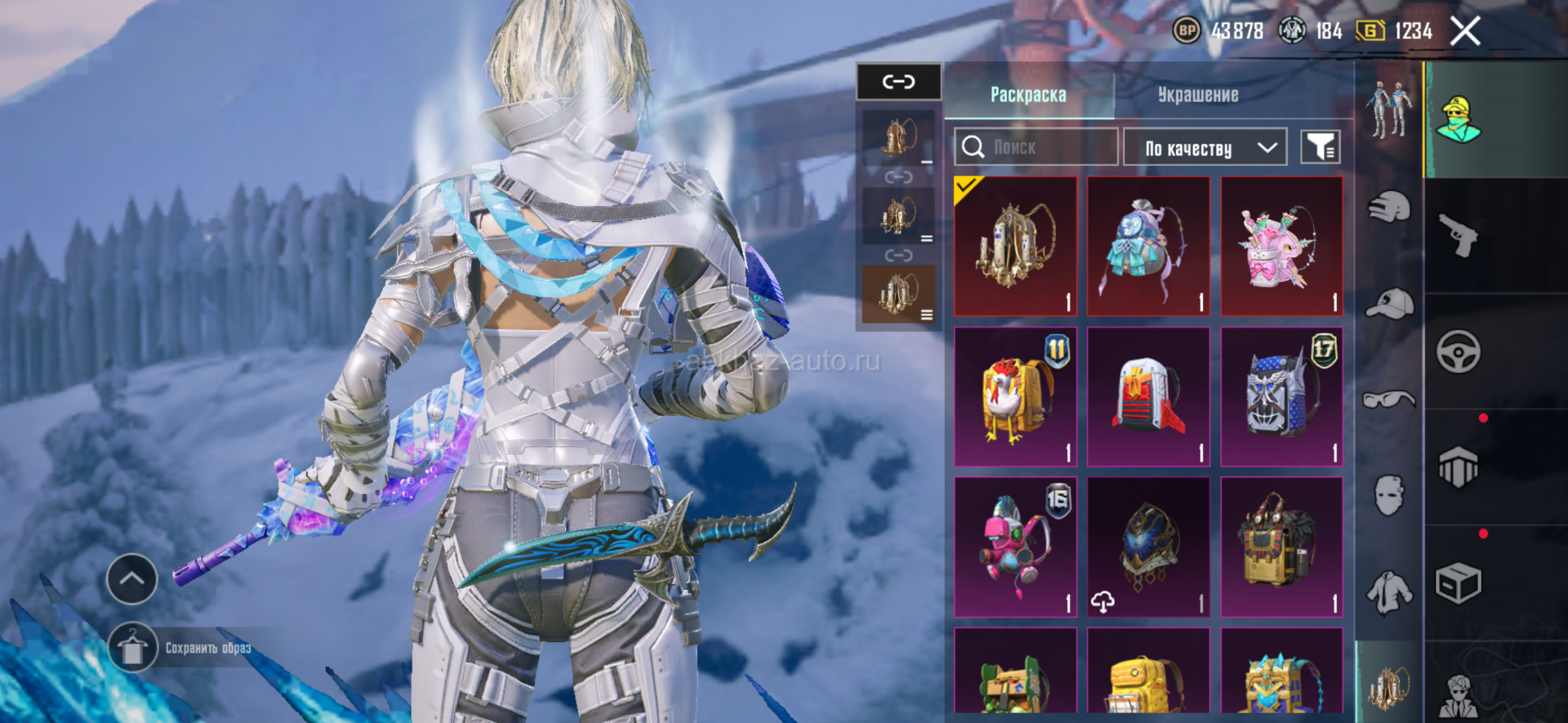
Task: Pick the chicken backpack skin
Action: 1015,397
